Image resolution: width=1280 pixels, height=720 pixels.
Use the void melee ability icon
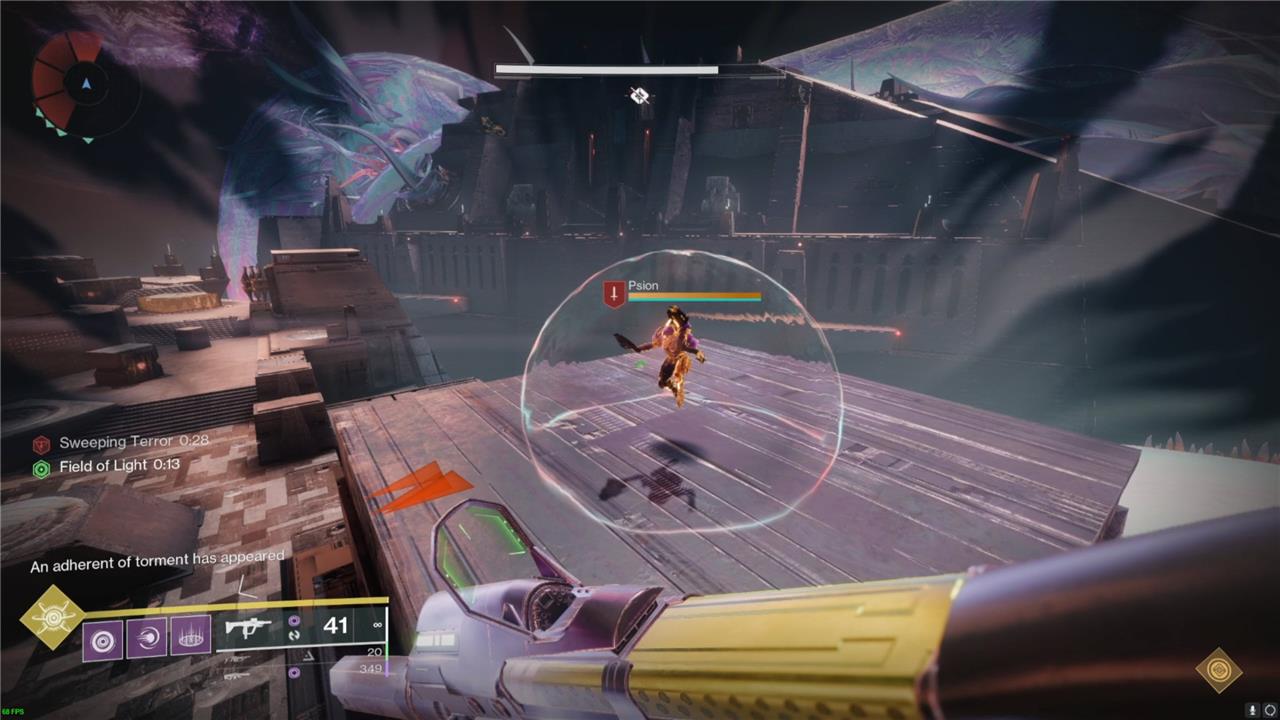(147, 638)
